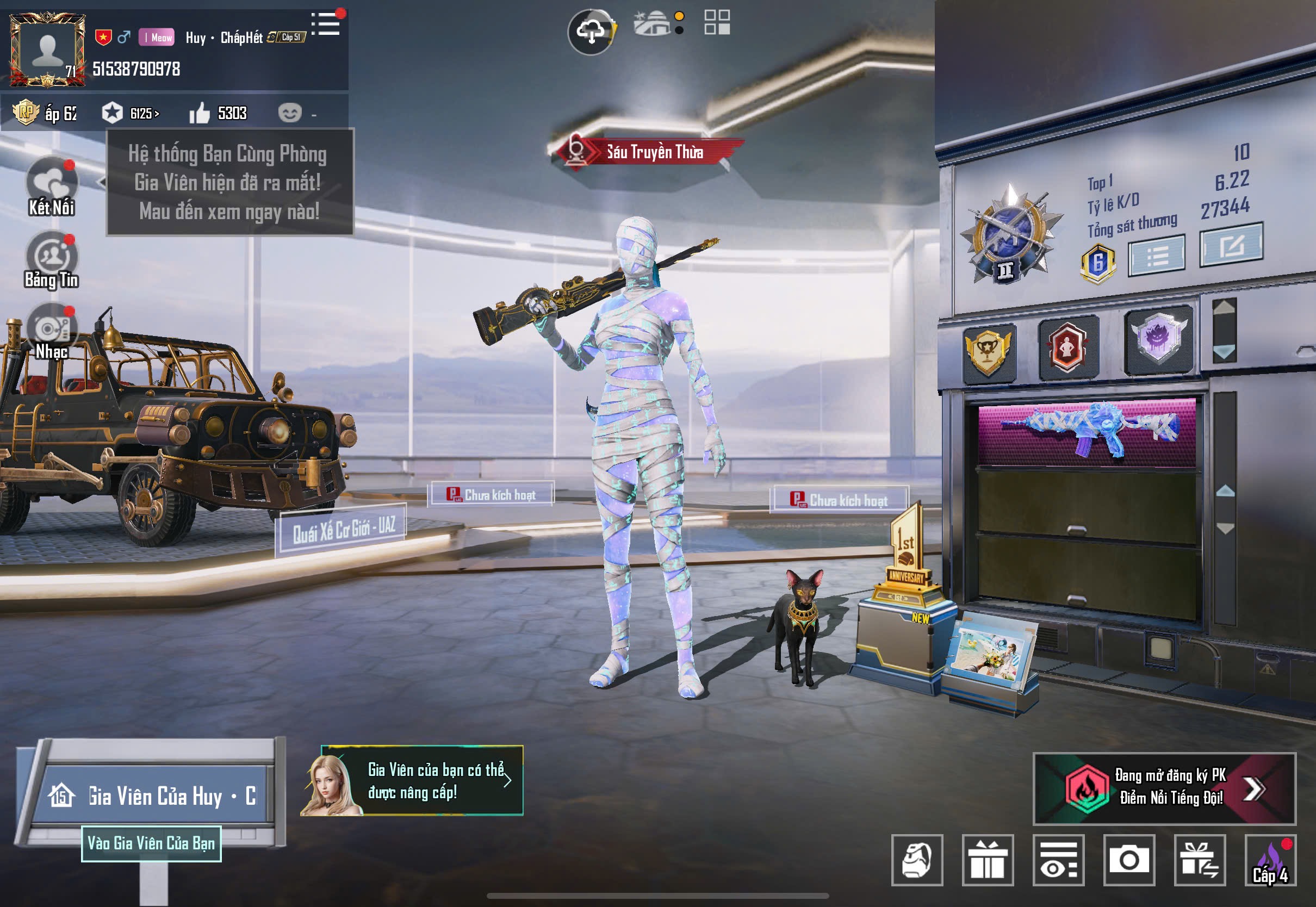Open the PK registration banner
1316x907 pixels.
1164,788
